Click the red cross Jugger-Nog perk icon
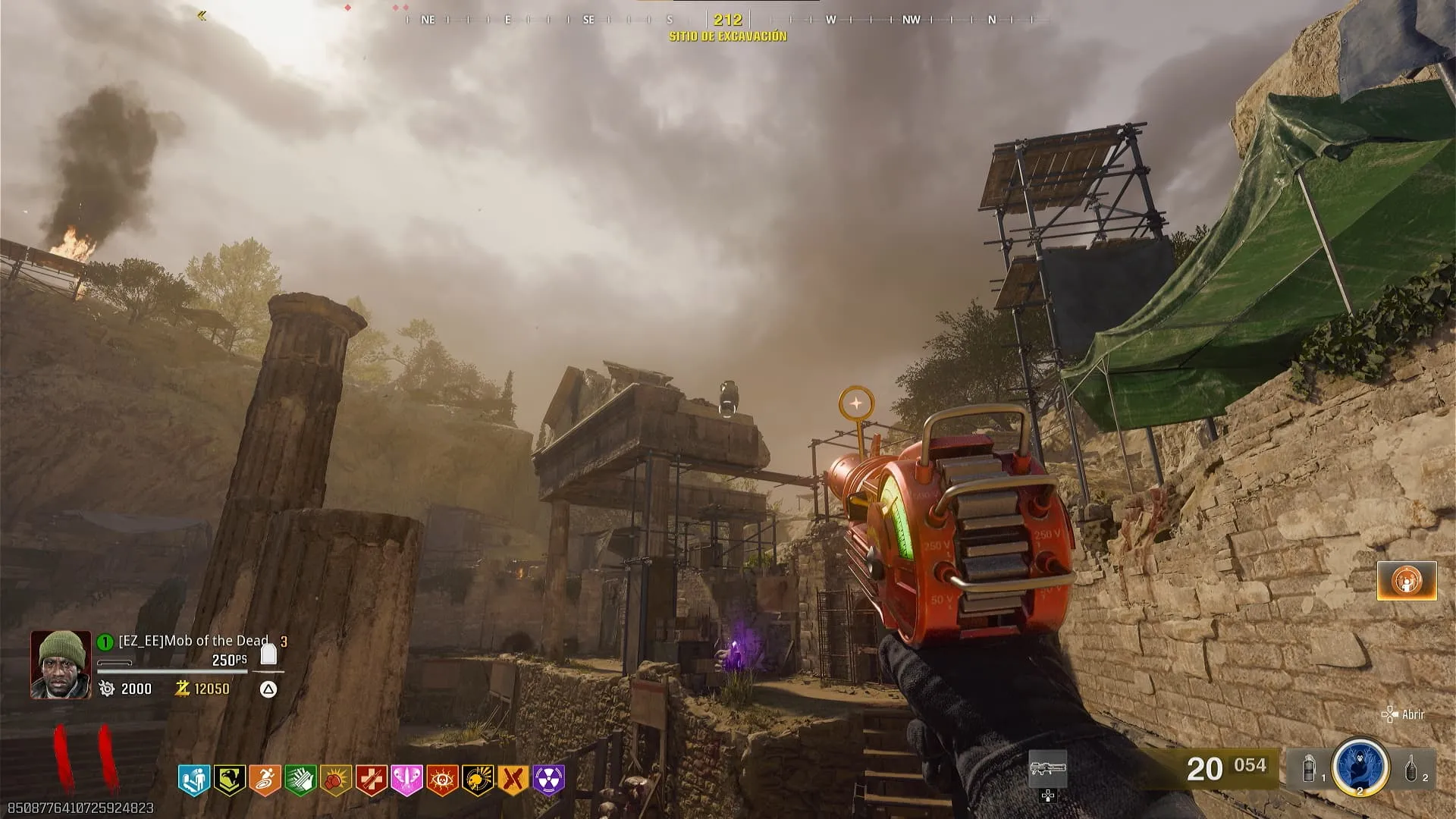The image size is (1456, 819). coord(372,780)
